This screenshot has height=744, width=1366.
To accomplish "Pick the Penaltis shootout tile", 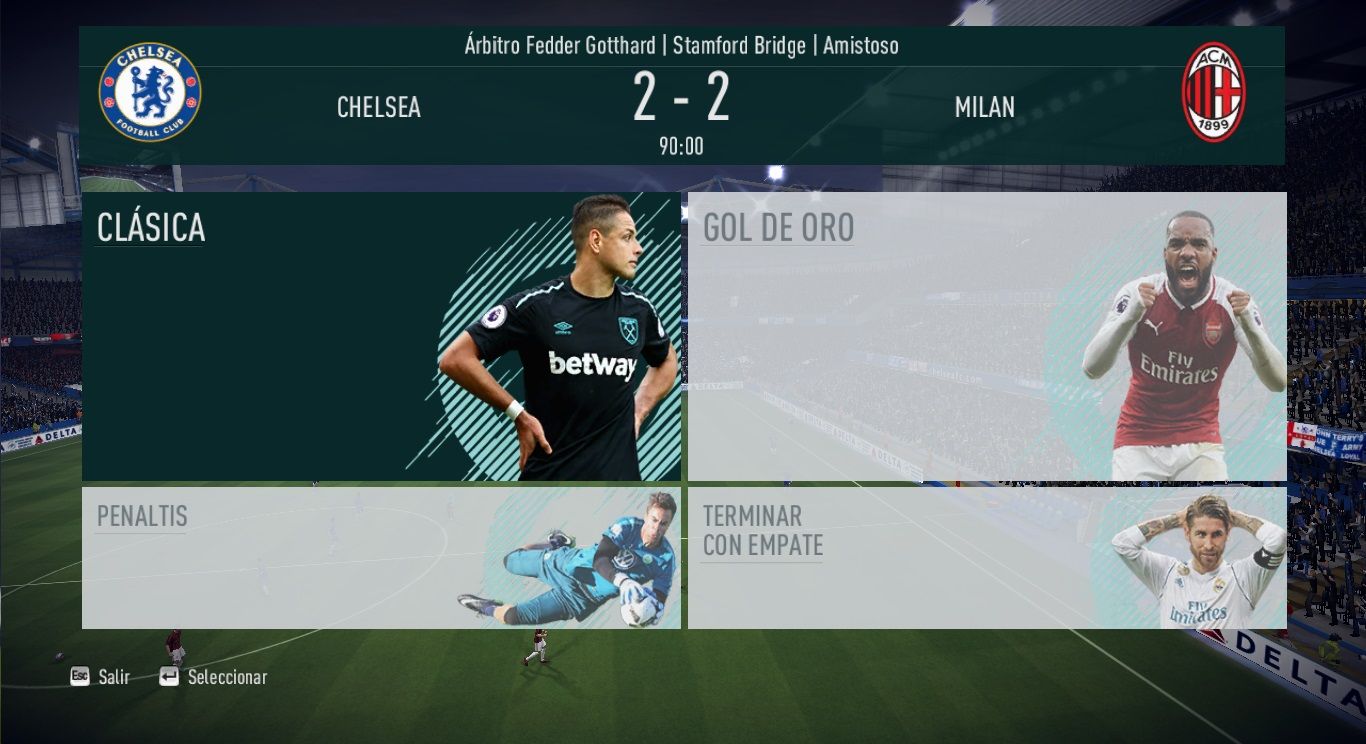I will click(x=381, y=557).
